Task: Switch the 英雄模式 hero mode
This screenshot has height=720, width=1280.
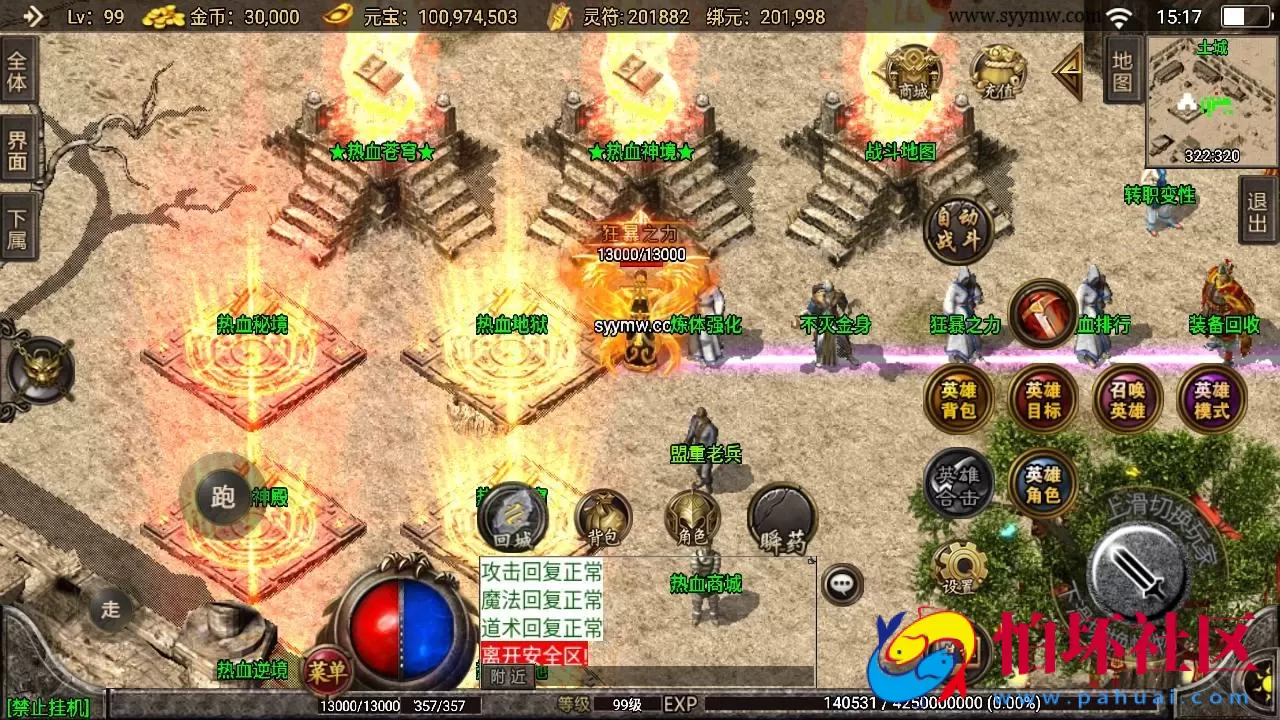Action: coord(1212,399)
